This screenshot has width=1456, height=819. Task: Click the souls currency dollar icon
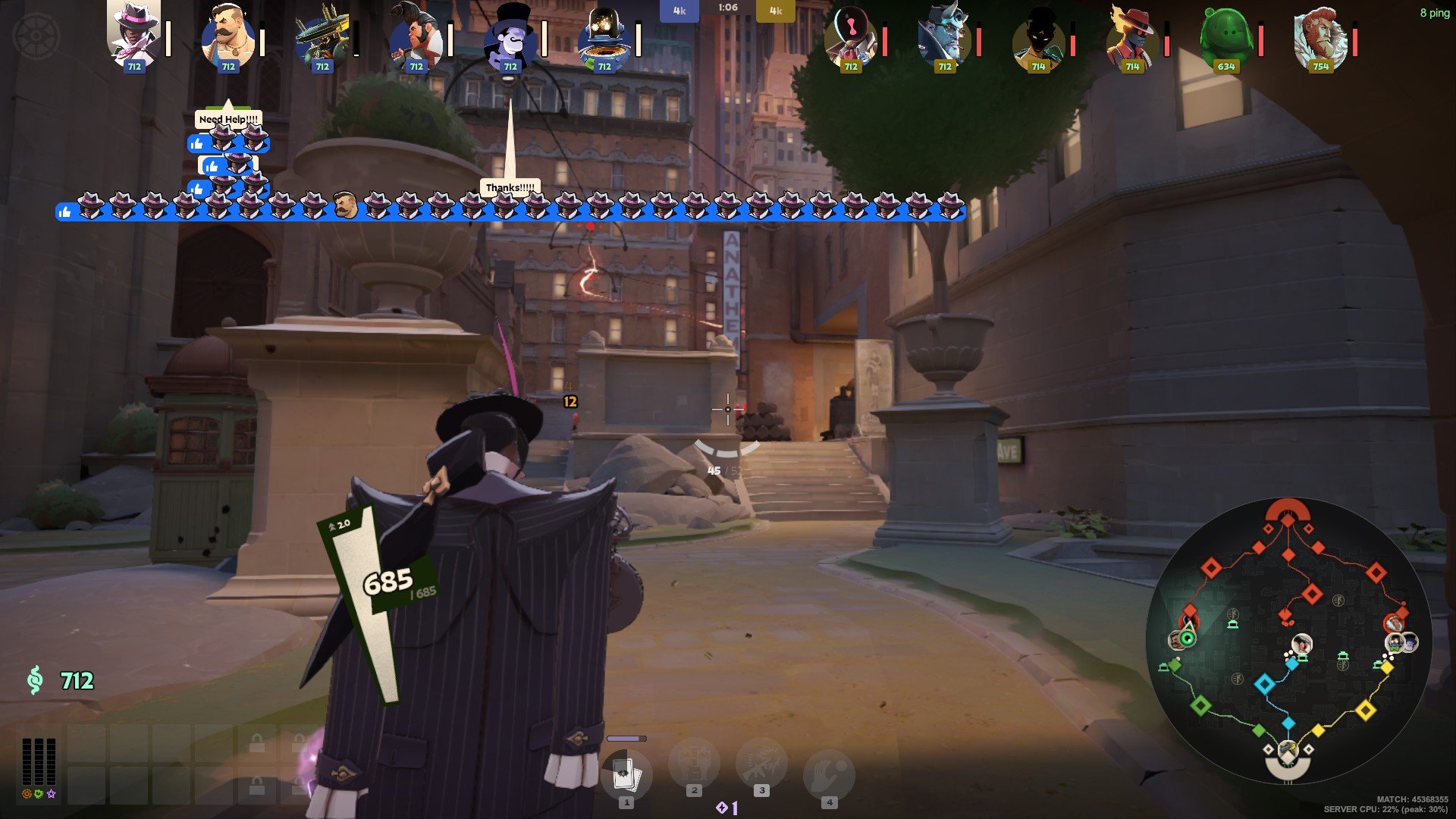click(35, 680)
